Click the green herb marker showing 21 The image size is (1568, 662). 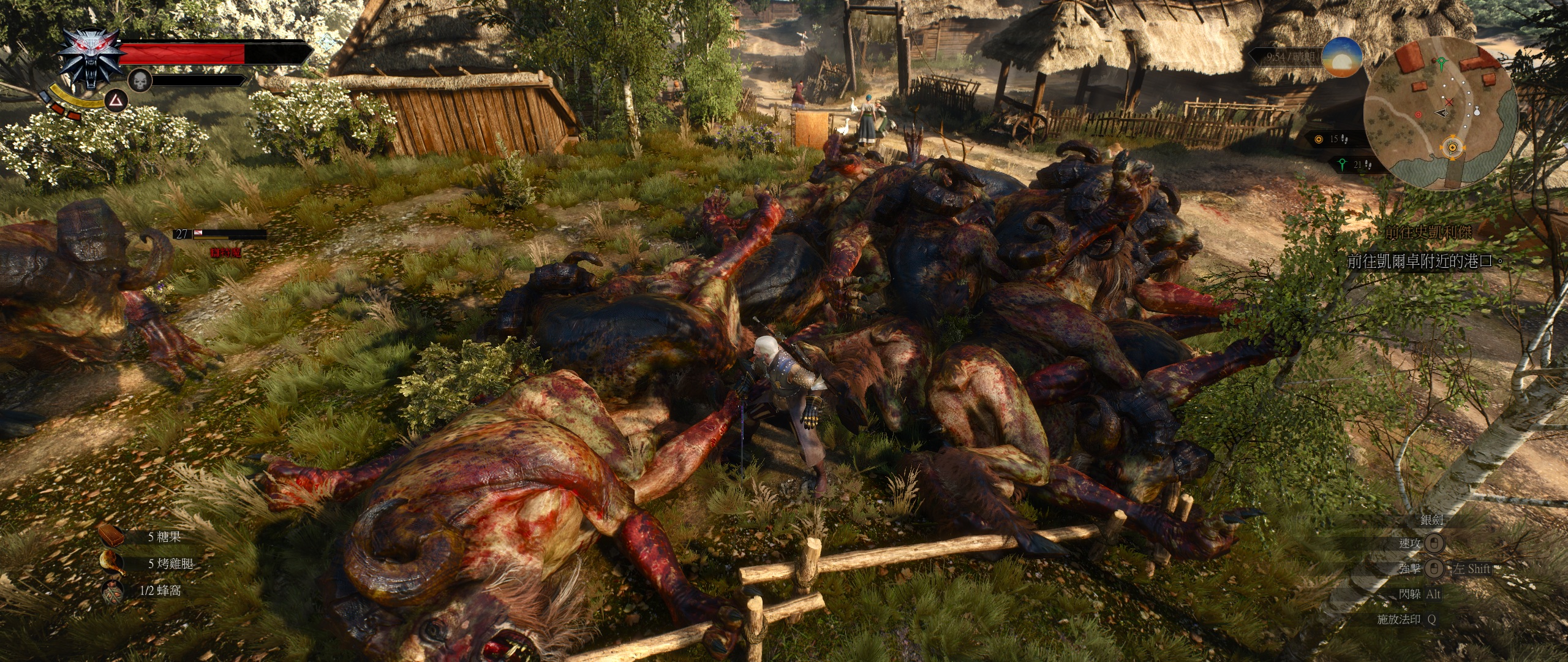(x=1343, y=164)
